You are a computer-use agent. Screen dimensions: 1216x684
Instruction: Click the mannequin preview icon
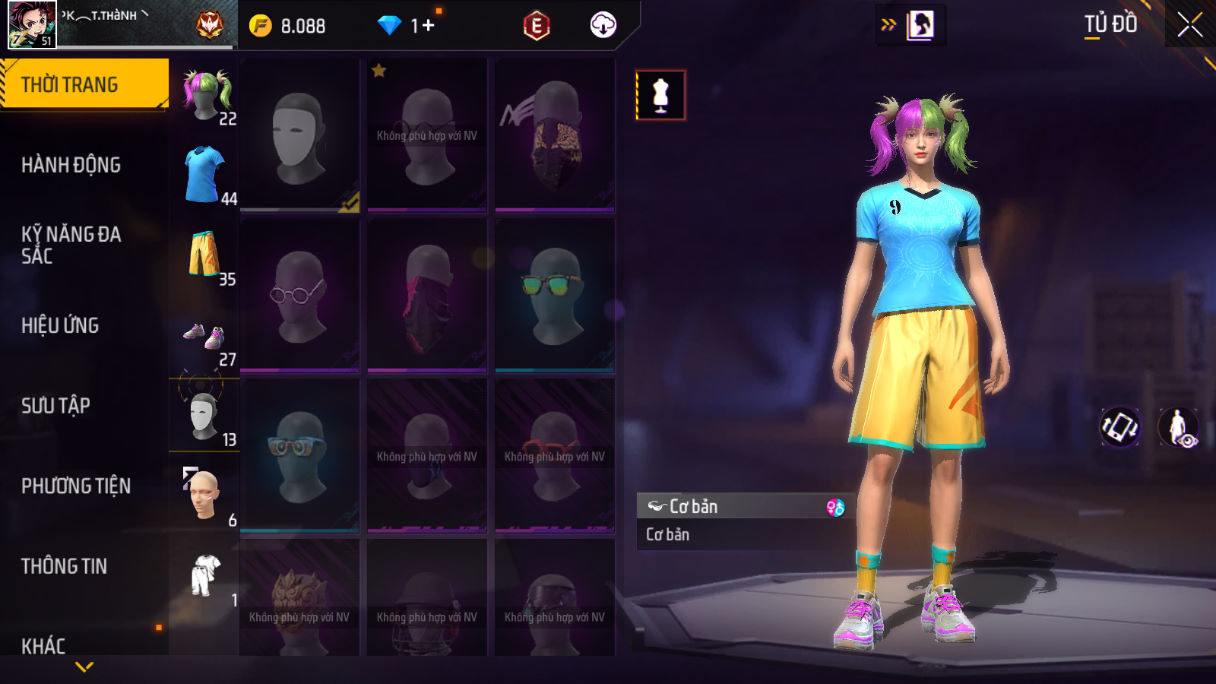661,95
